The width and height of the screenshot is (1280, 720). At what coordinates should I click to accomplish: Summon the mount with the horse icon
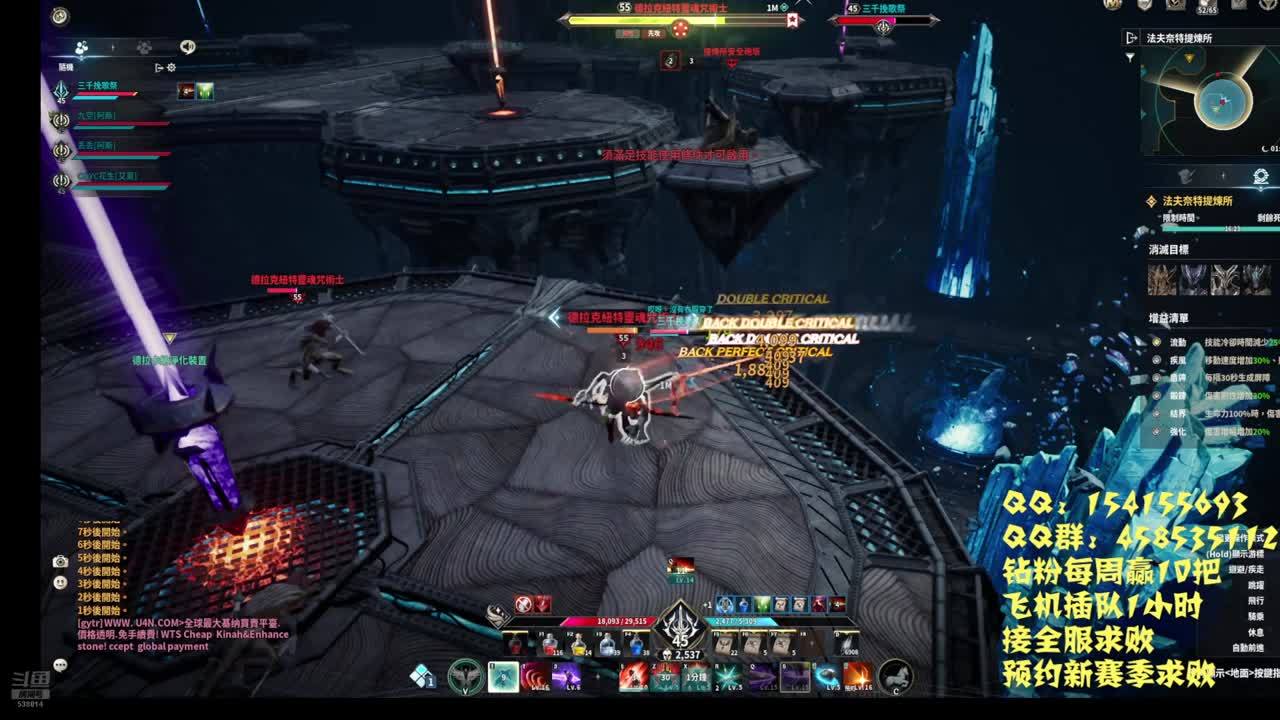click(895, 677)
